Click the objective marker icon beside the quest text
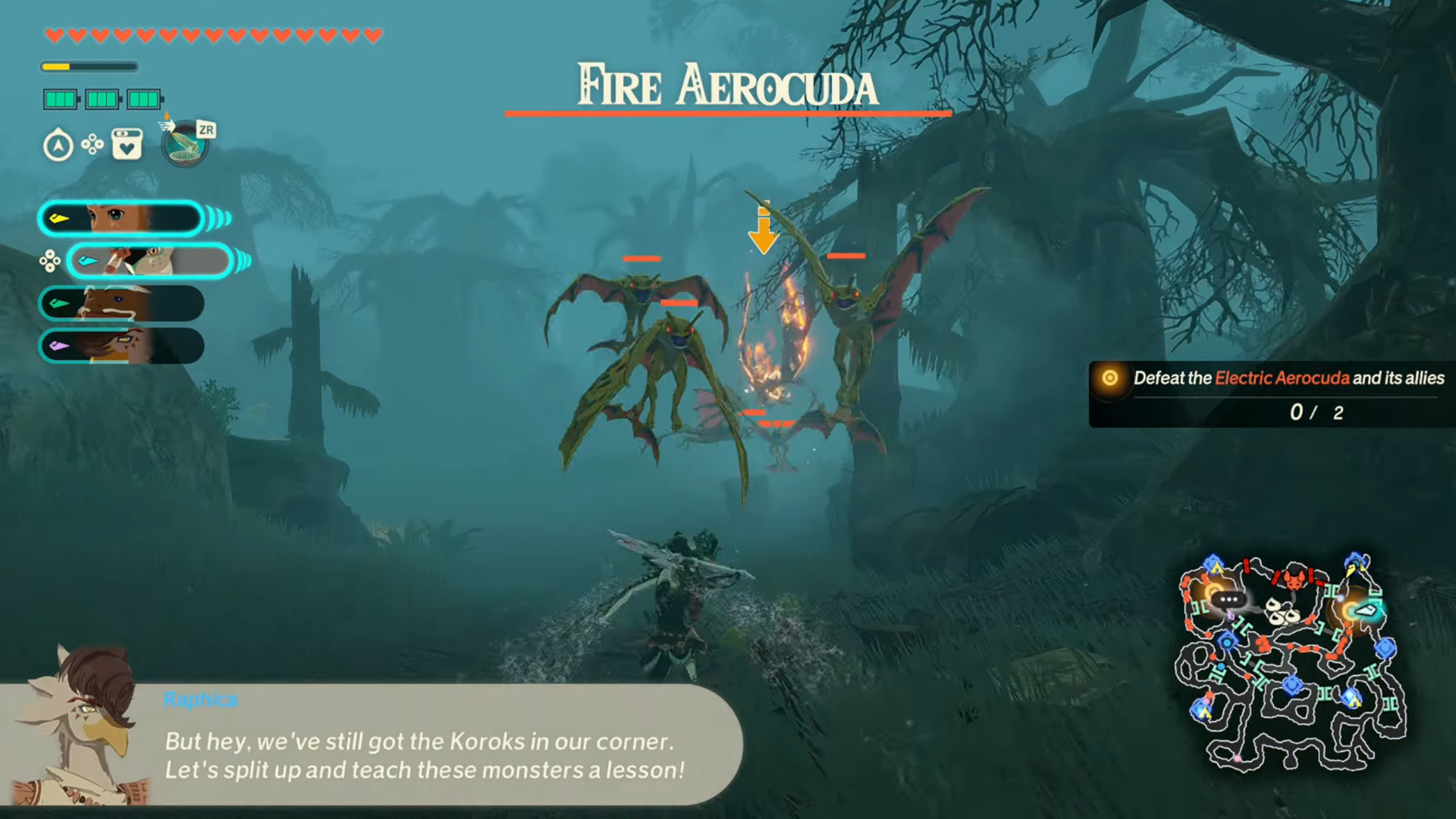The image size is (1456, 819). [1109, 378]
